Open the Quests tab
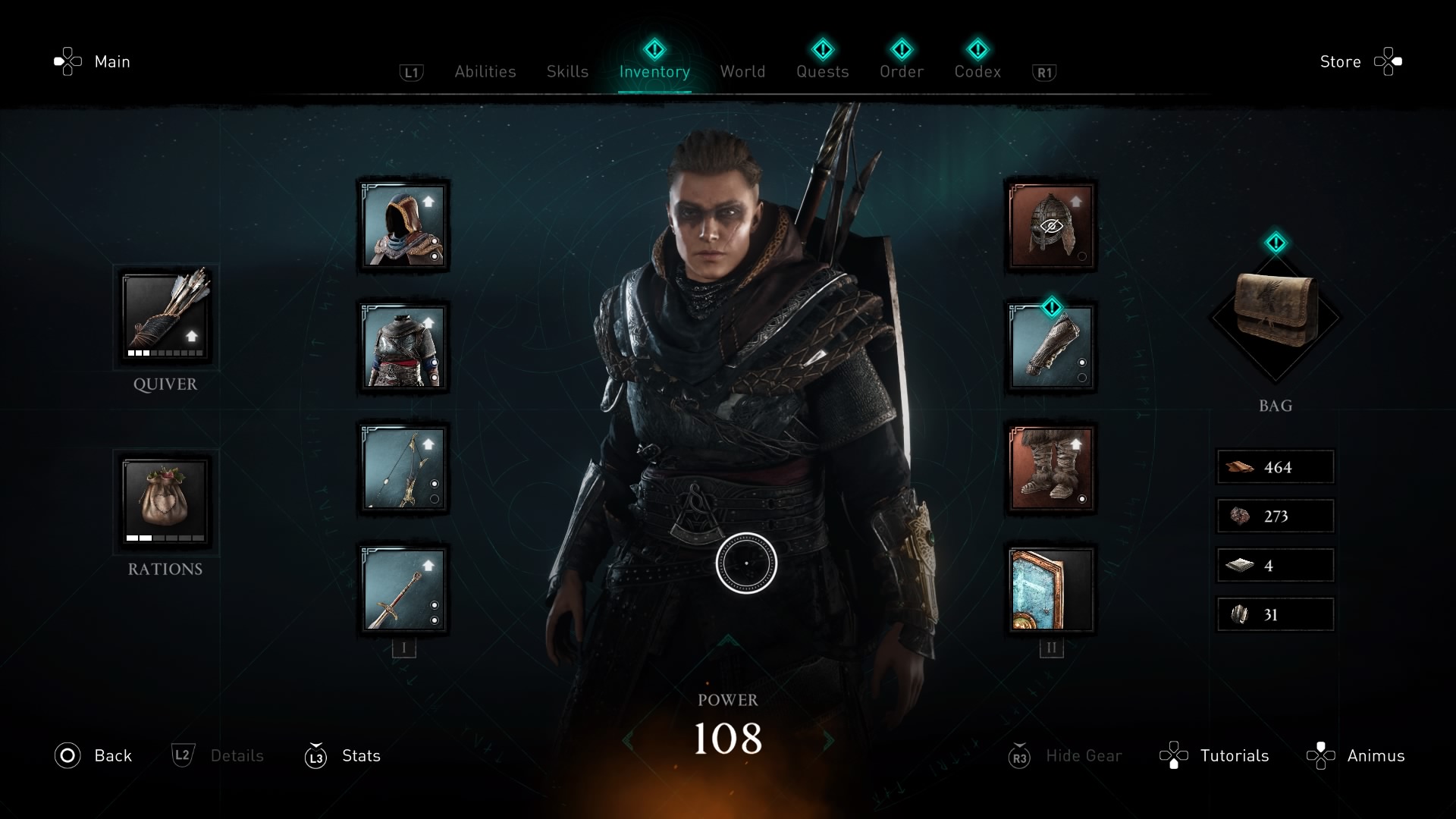The height and width of the screenshot is (819, 1456). [822, 72]
